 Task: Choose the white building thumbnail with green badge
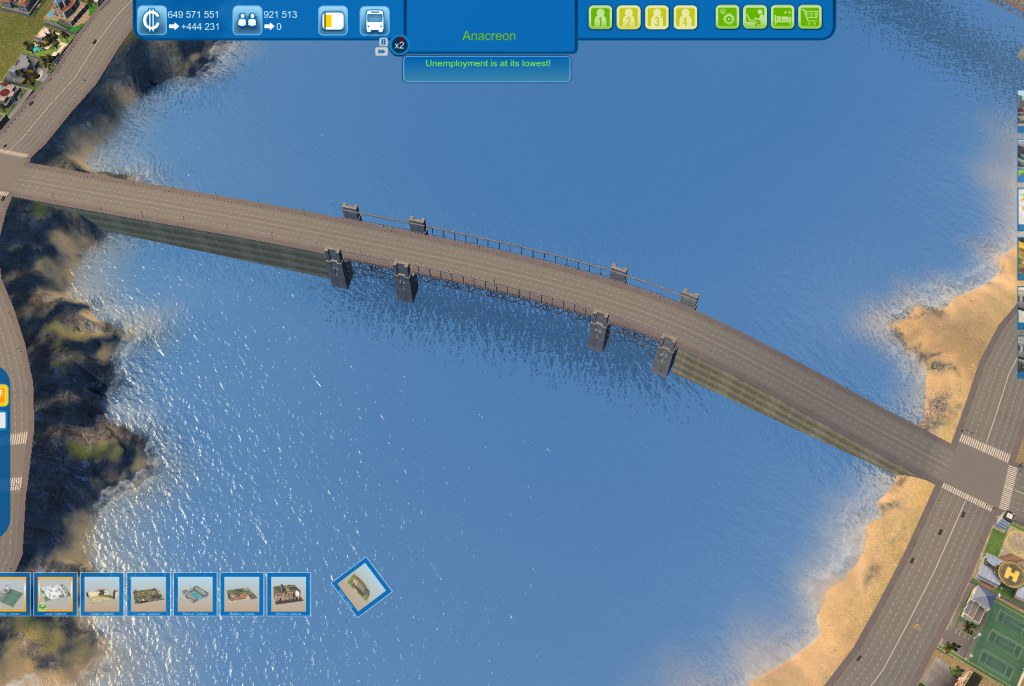[56, 594]
